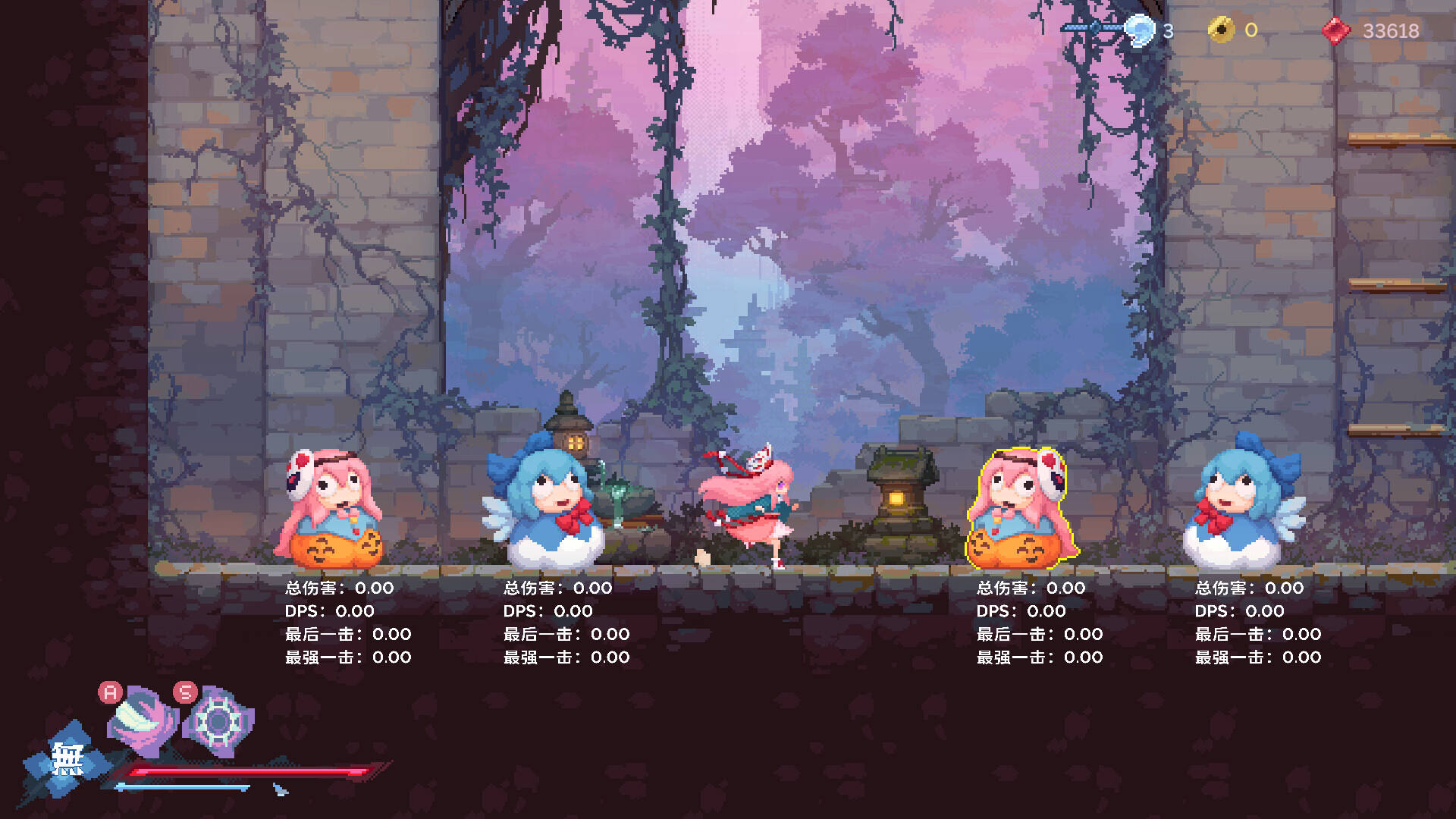
Task: Select the hexagram wheel skill icon
Action: (x=218, y=721)
